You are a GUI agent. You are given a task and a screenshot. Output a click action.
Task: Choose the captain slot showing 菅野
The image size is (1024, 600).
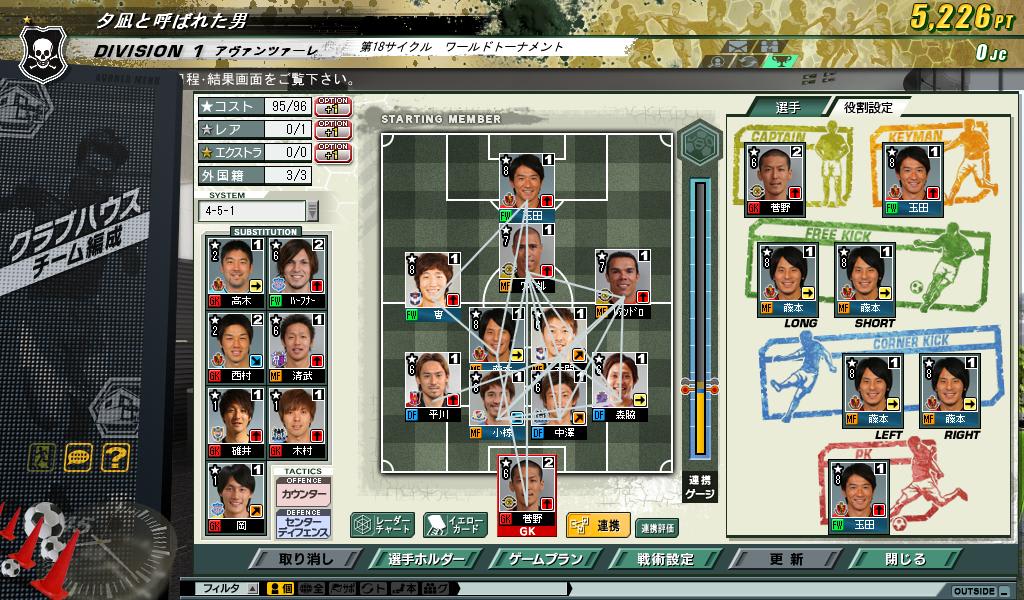tap(775, 180)
